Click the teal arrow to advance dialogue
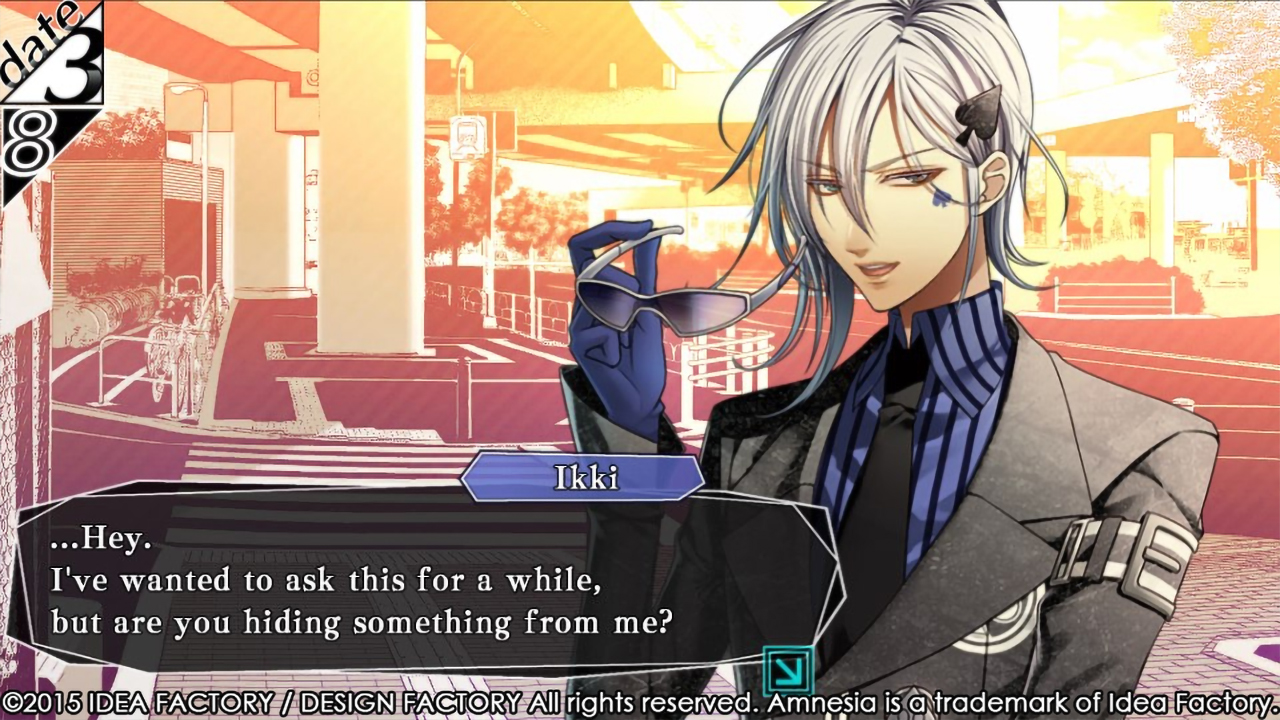The image size is (1280, 720). [x=787, y=669]
